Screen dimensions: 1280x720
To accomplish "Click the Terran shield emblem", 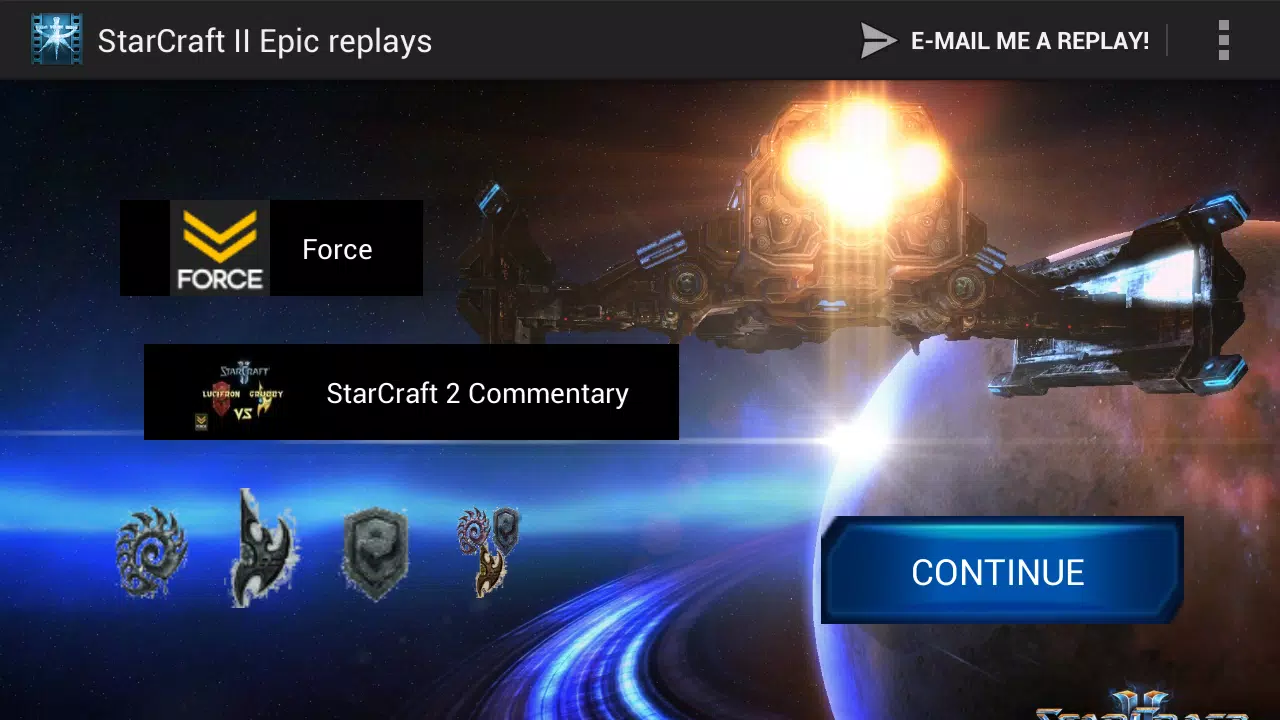I will (x=376, y=552).
